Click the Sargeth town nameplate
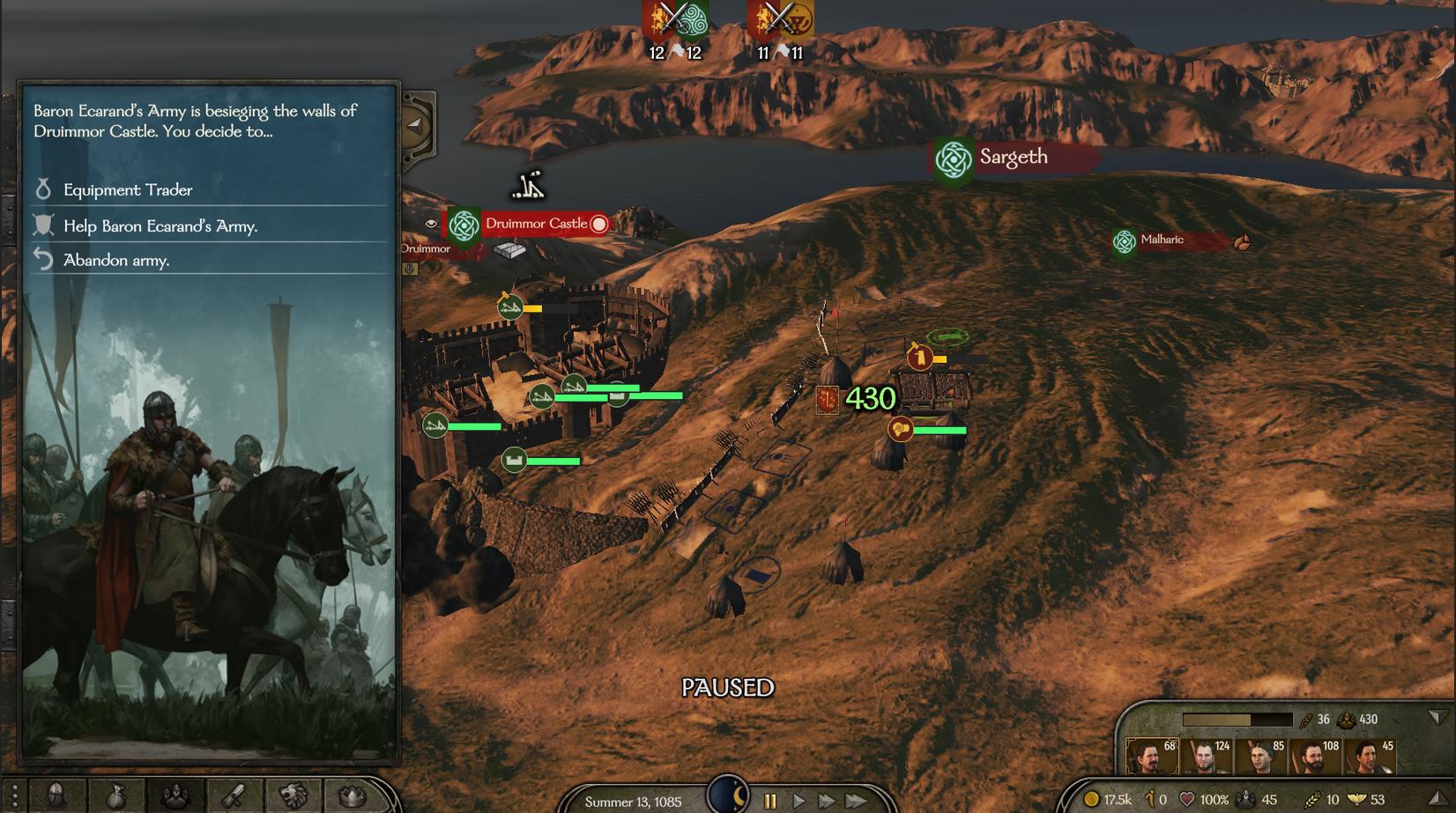Viewport: 1456px width, 813px height. (x=1014, y=158)
